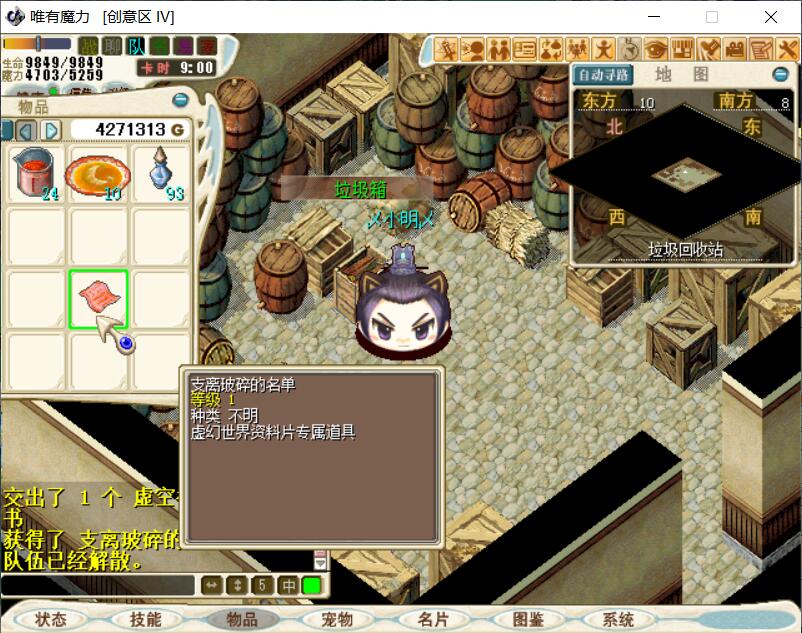Screen dimensions: 802x633
Task: Open the 图鉴 encyclopedia menu
Action: [528, 619]
